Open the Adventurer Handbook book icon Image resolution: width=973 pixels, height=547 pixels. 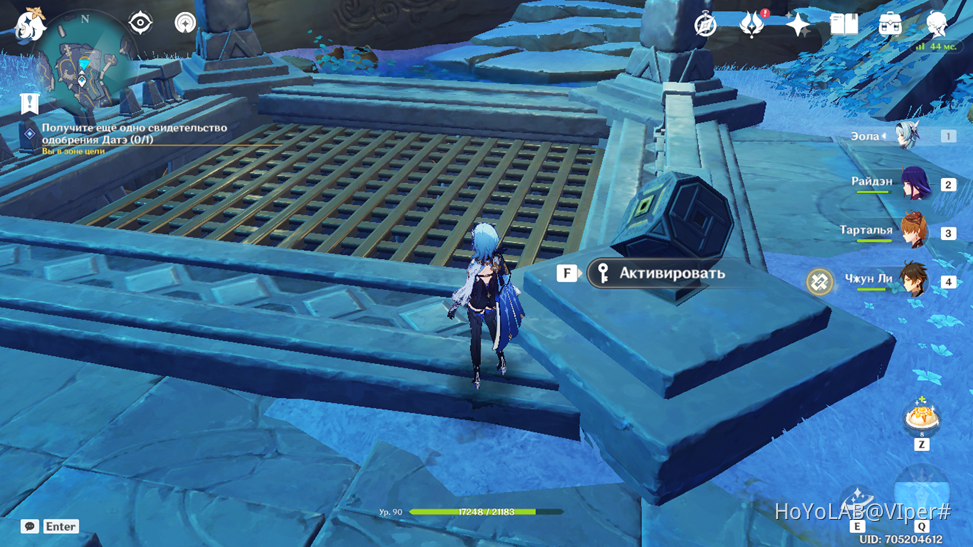pos(843,25)
